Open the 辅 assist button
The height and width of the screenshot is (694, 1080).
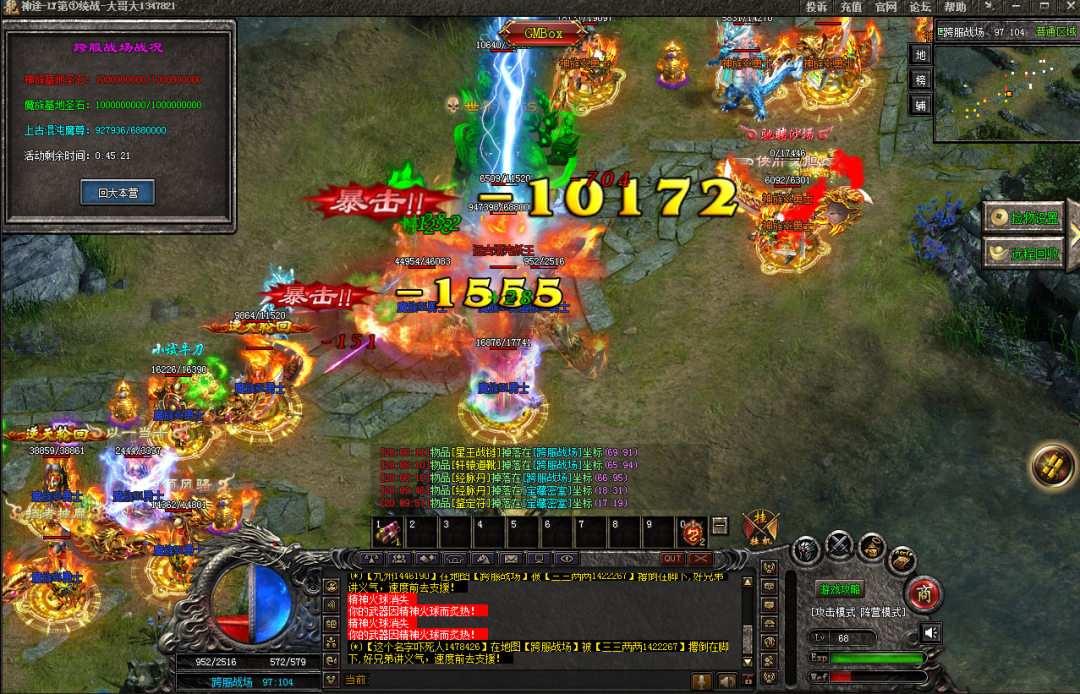click(921, 104)
